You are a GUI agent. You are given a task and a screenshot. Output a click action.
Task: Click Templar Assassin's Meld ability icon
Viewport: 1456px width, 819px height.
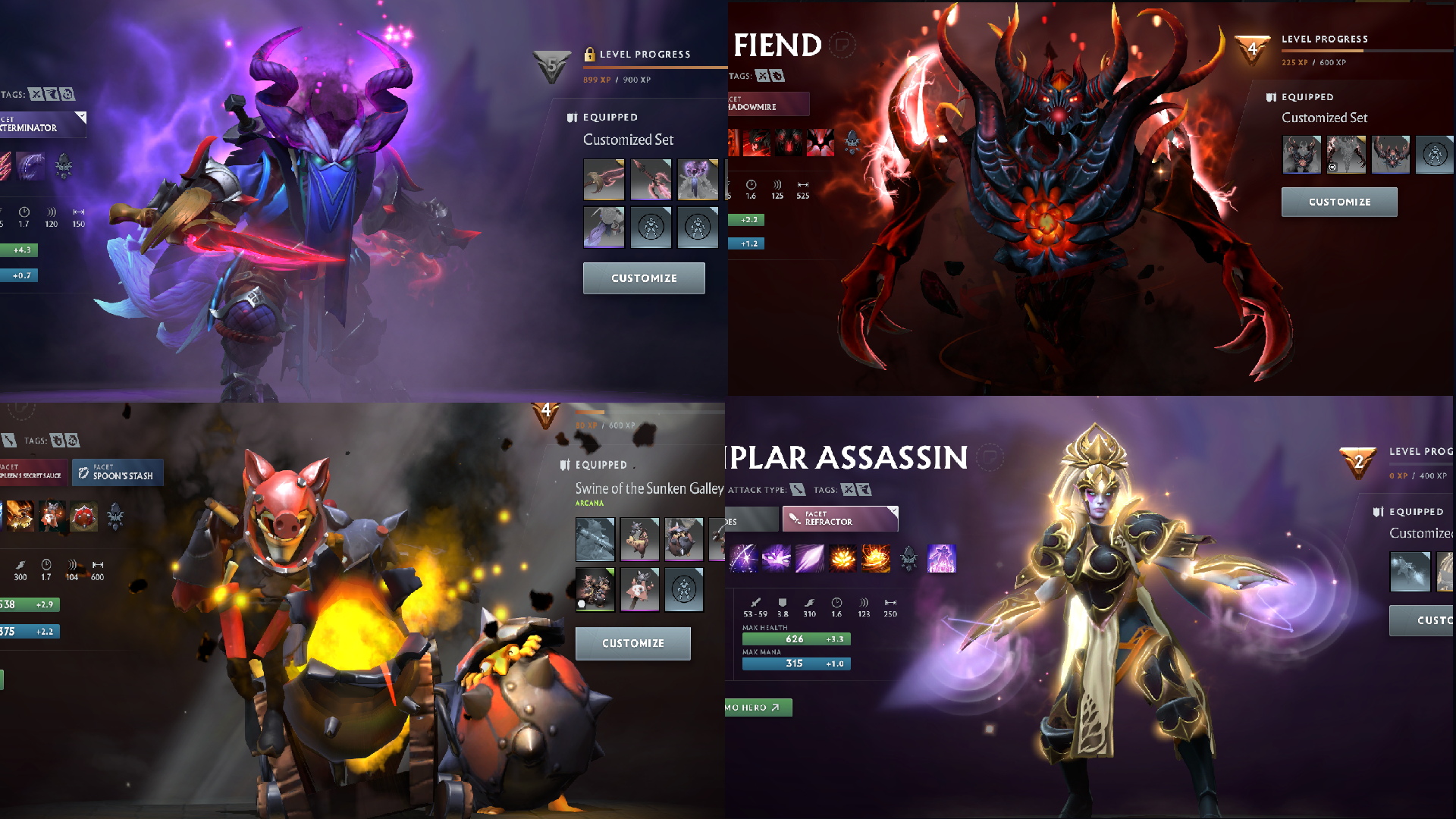(x=776, y=559)
